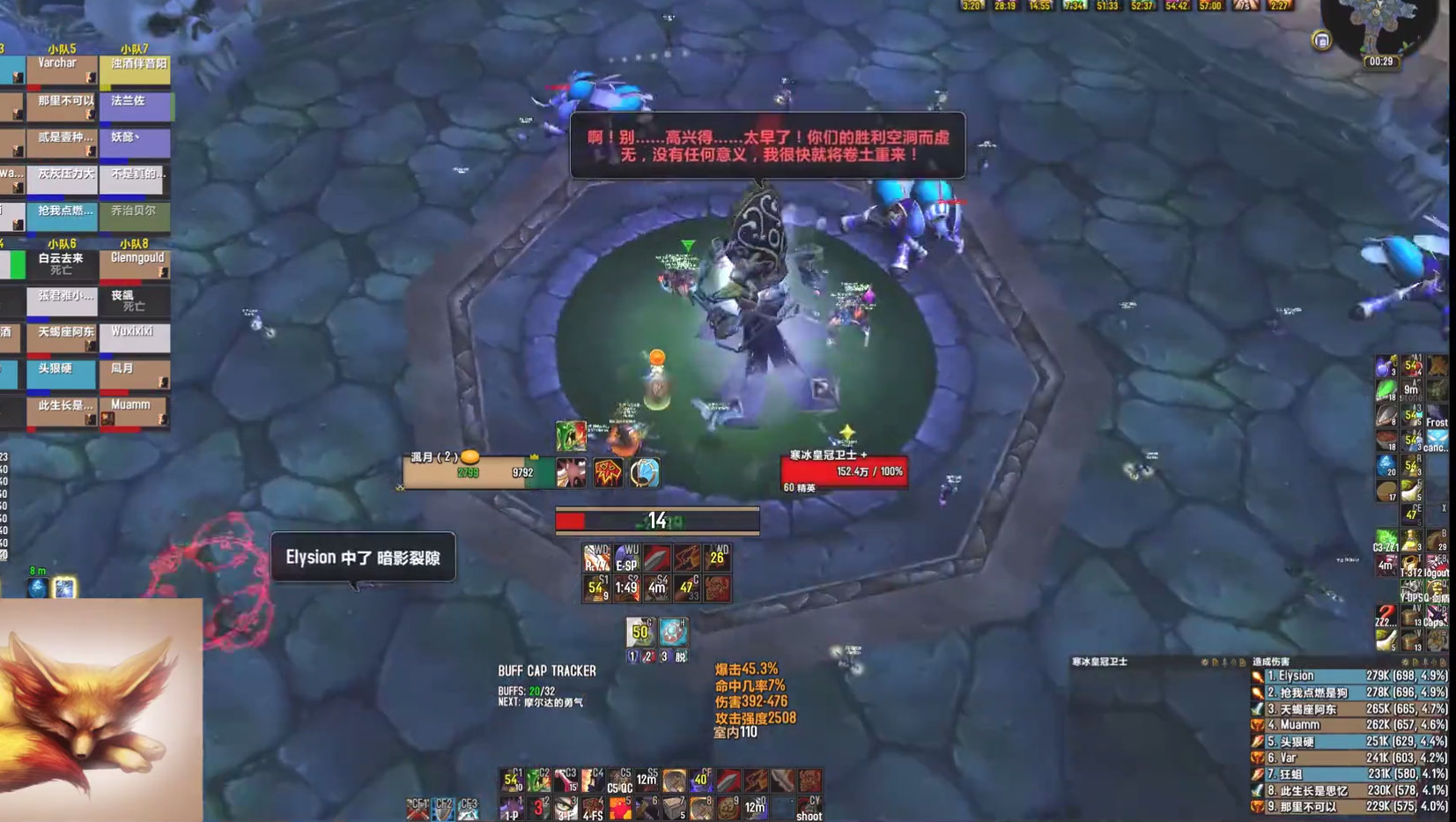This screenshot has height=822, width=1456.
Task: Click the blue shield buff icon marked H
Action: point(674,632)
